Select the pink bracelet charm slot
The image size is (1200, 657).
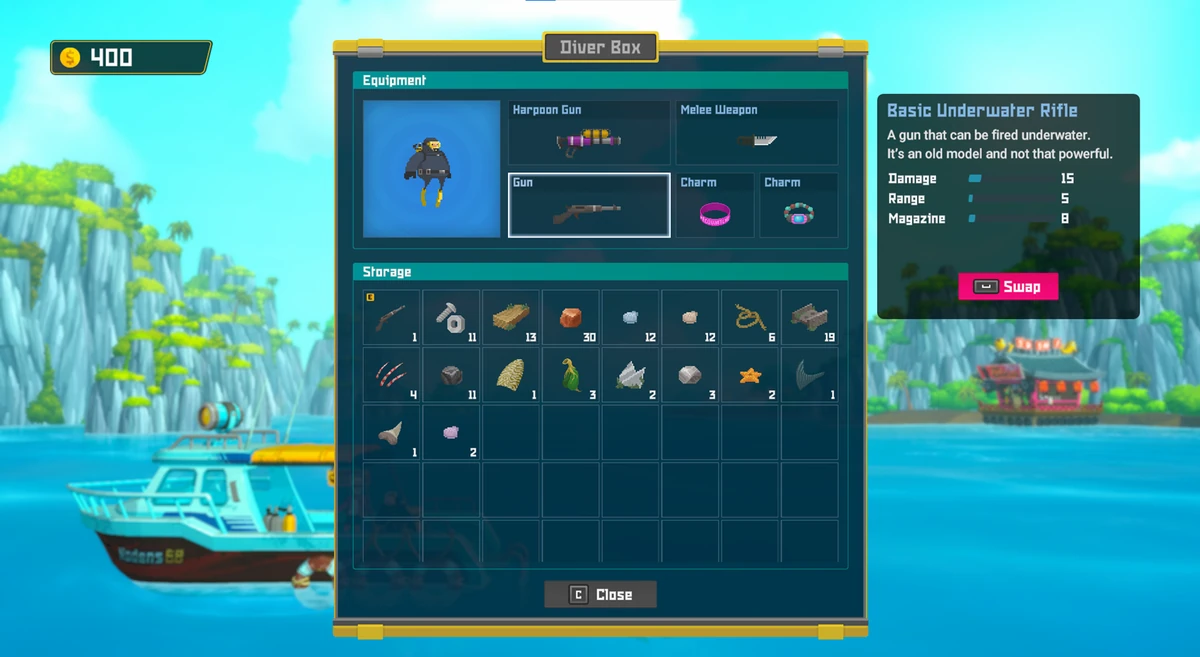(x=715, y=206)
